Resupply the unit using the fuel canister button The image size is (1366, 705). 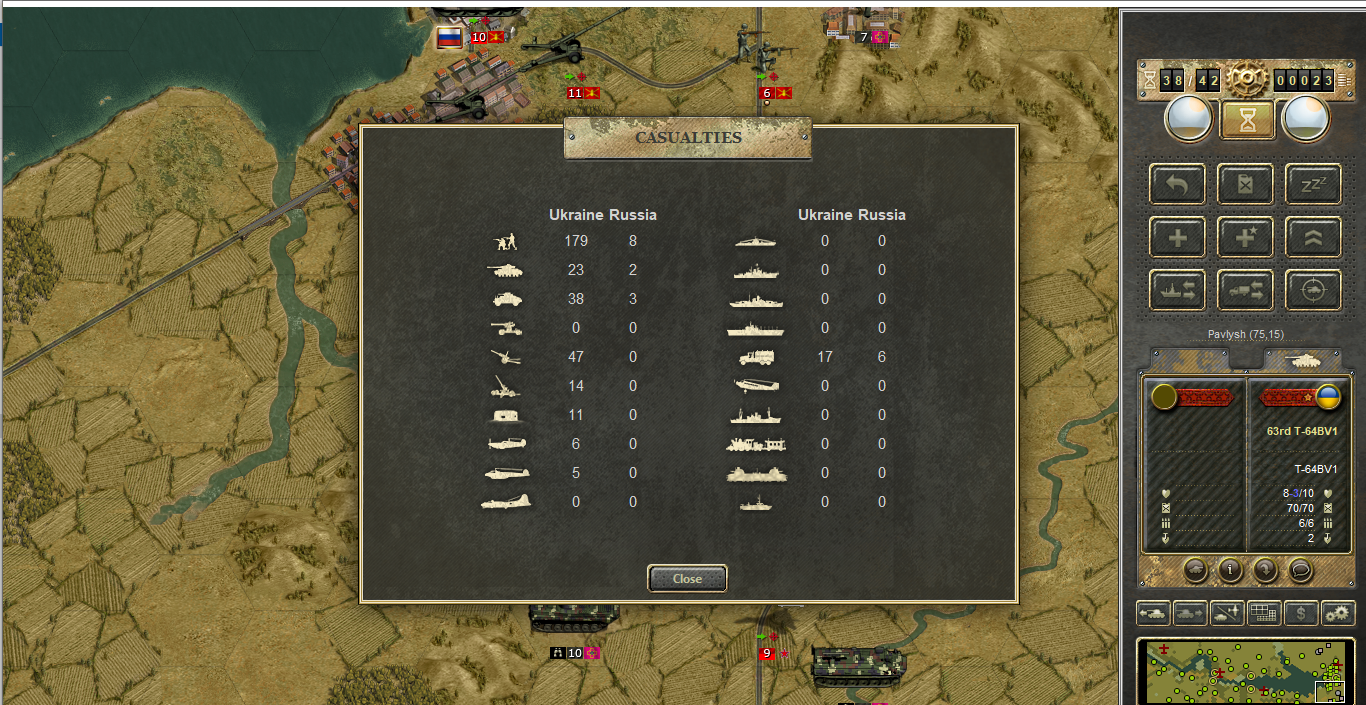1245,185
